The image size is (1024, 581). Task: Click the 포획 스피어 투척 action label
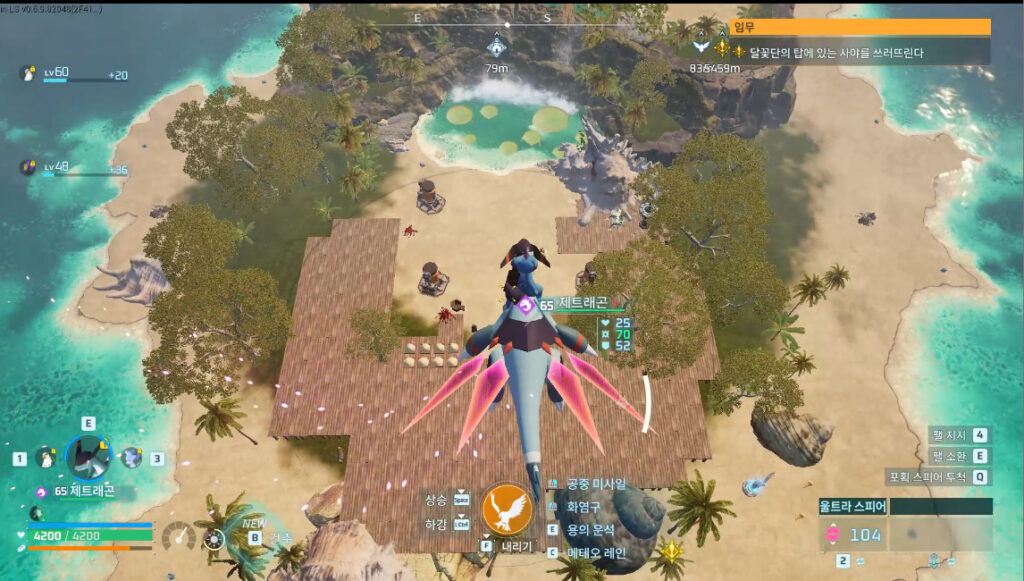(x=929, y=477)
